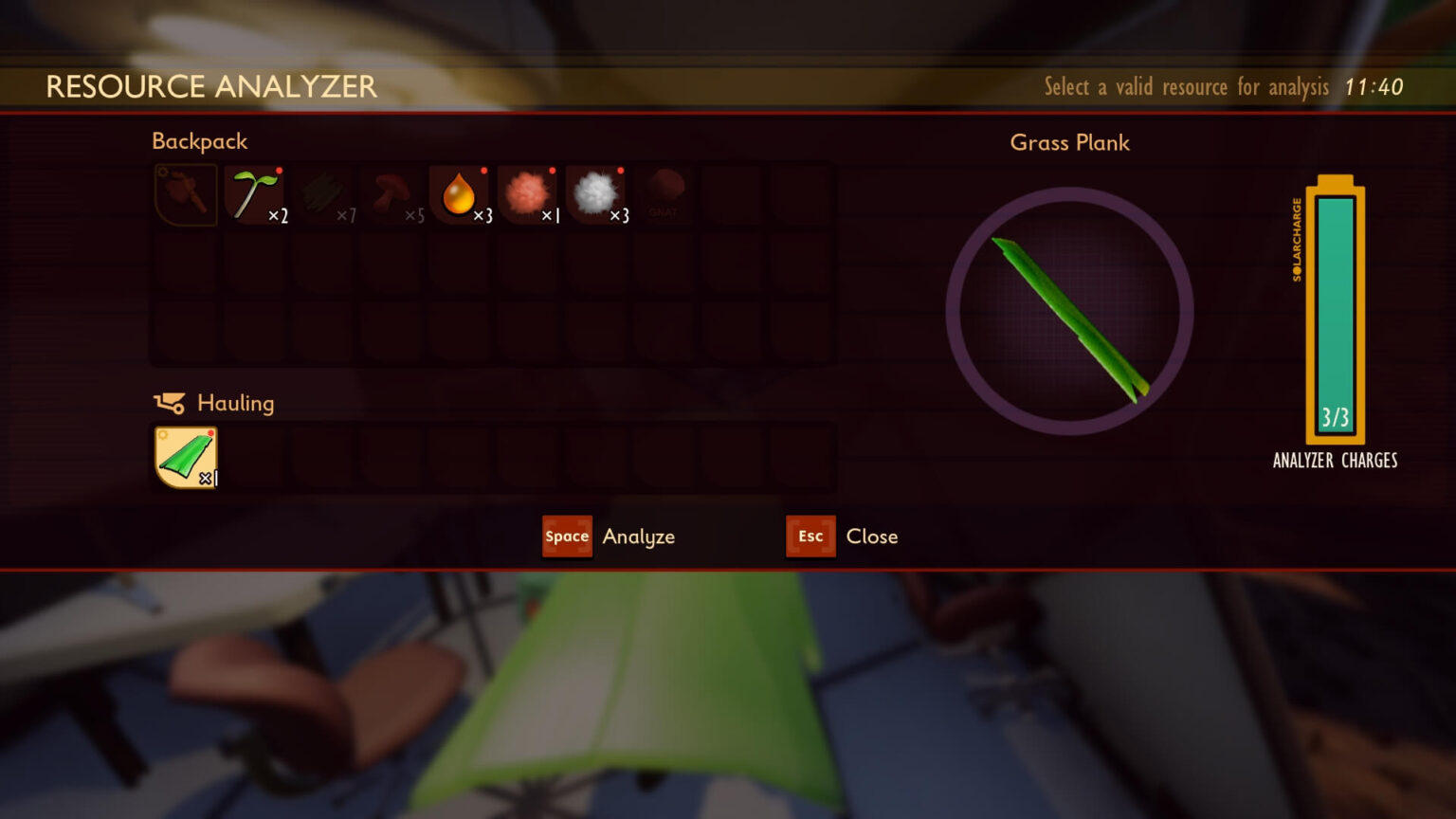Choose the white Gnat Fuzz stack
Viewport: 1456px width, 819px height.
[595, 194]
